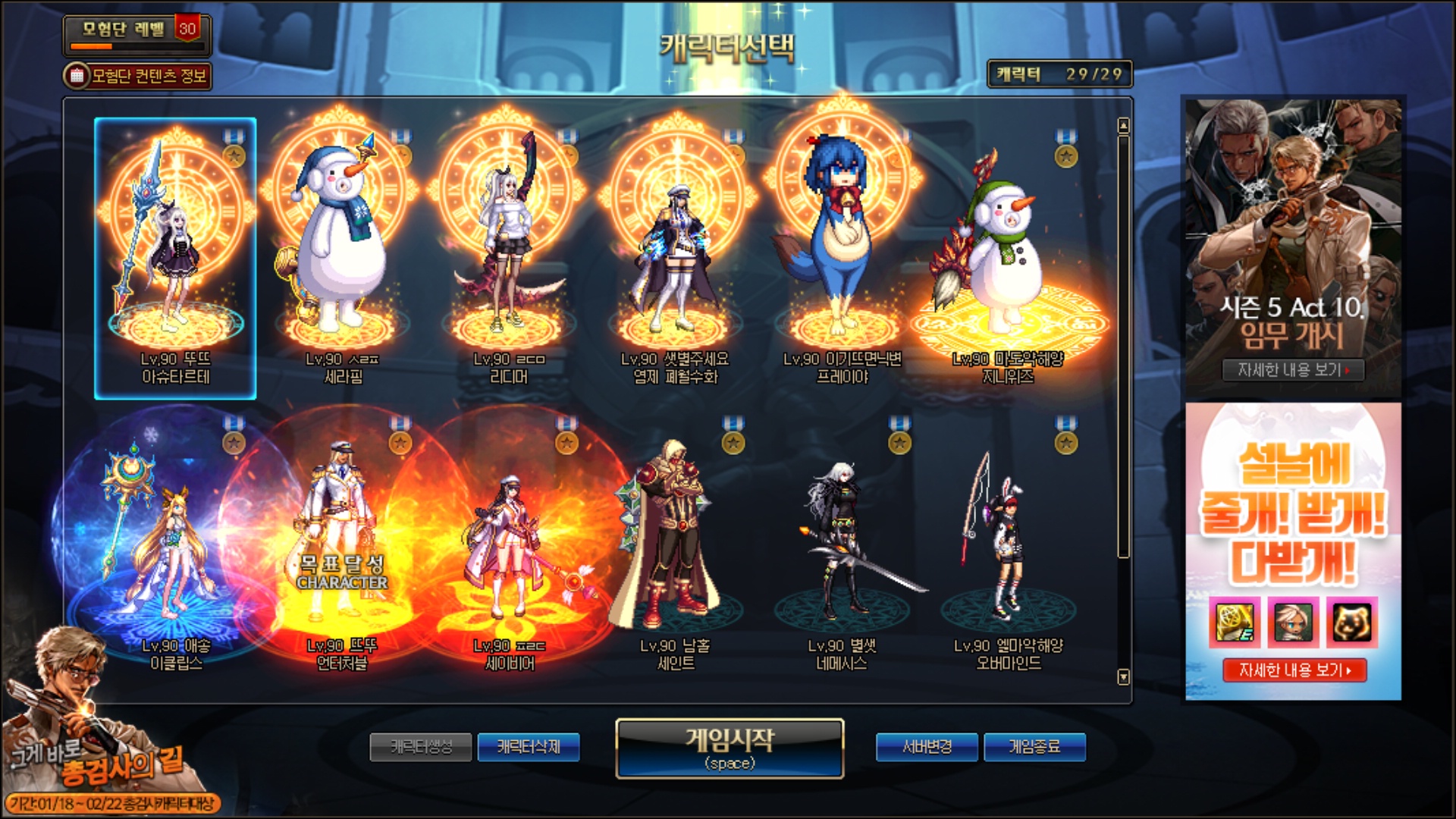Start the game with 게임시작 button
The image size is (1456, 819).
[x=730, y=748]
